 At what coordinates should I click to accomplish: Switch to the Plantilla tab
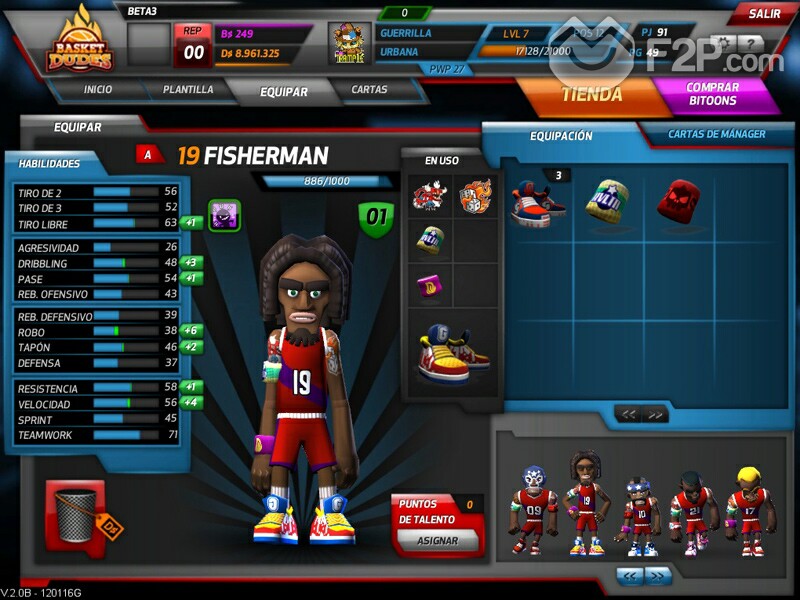coord(187,89)
